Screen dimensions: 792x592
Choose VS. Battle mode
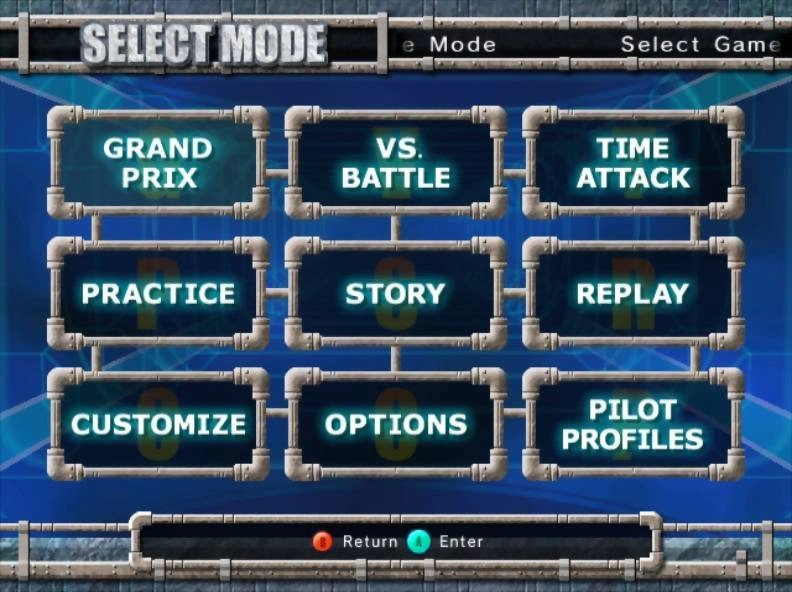click(x=396, y=163)
